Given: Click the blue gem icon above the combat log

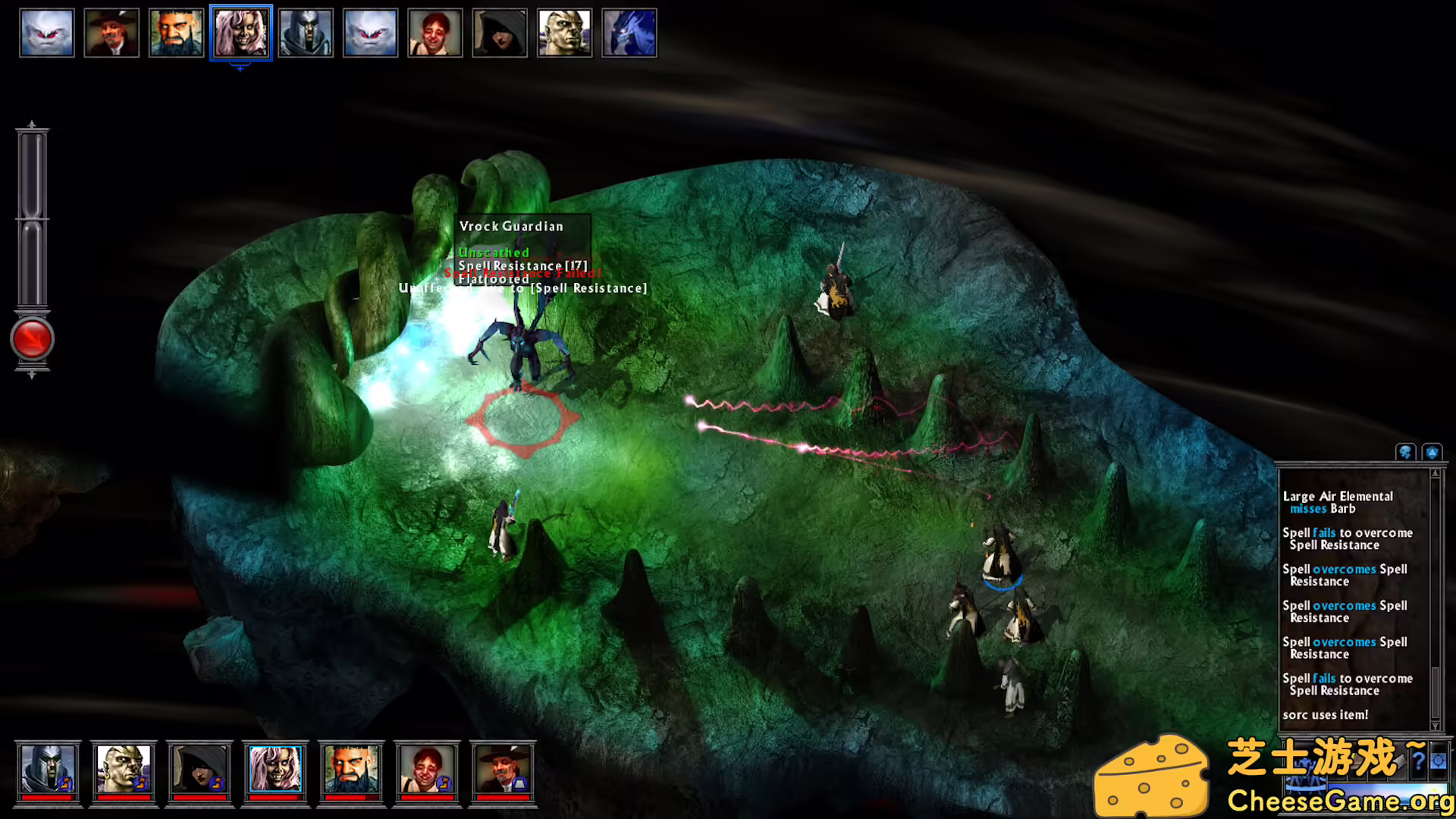Looking at the screenshot, I should point(1432,452).
